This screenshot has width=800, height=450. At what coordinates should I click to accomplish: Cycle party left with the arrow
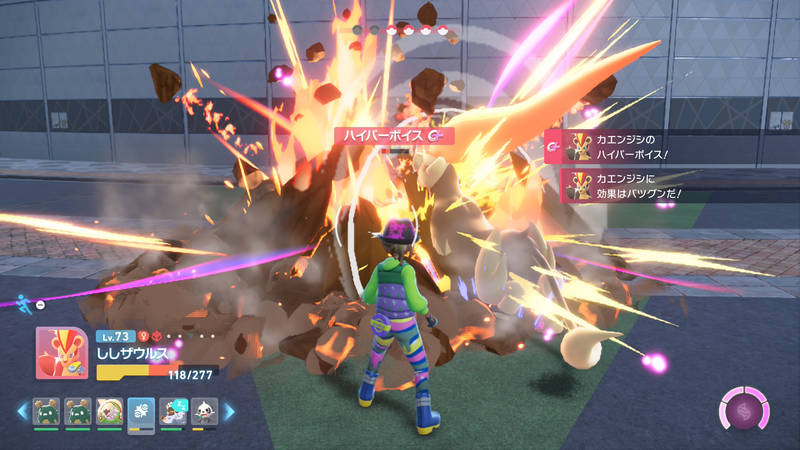(x=22, y=411)
